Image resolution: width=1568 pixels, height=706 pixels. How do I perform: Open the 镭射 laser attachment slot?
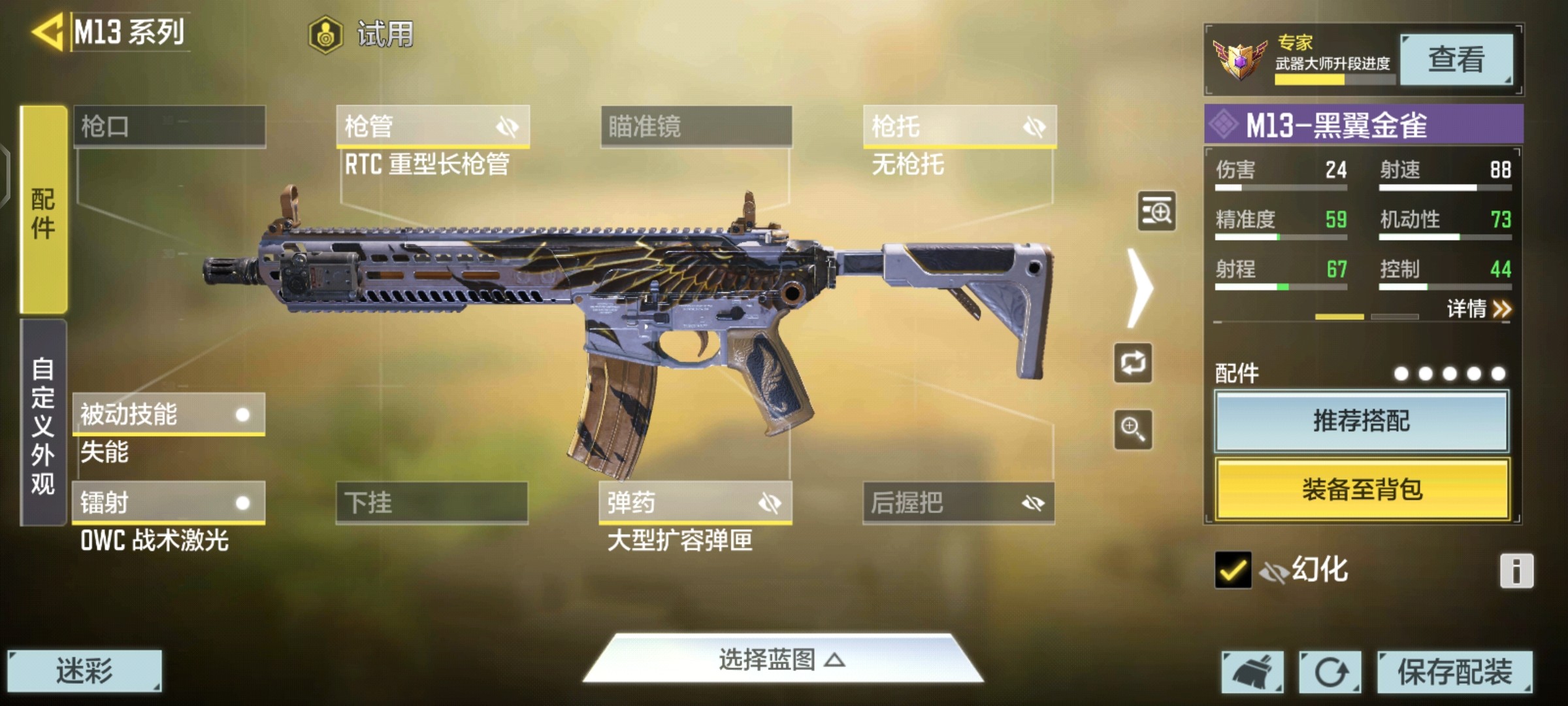(169, 503)
